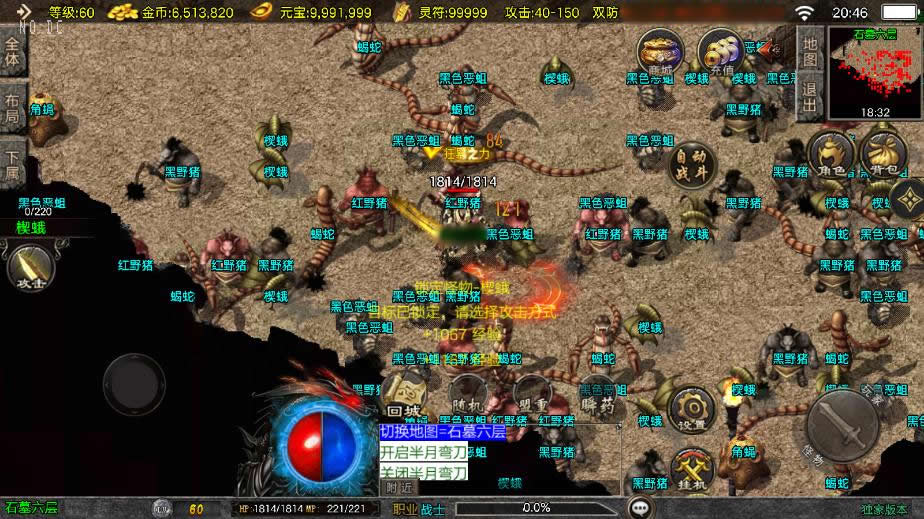924x519 pixels.
Task: Open the 角色 character sheet
Action: (830, 157)
